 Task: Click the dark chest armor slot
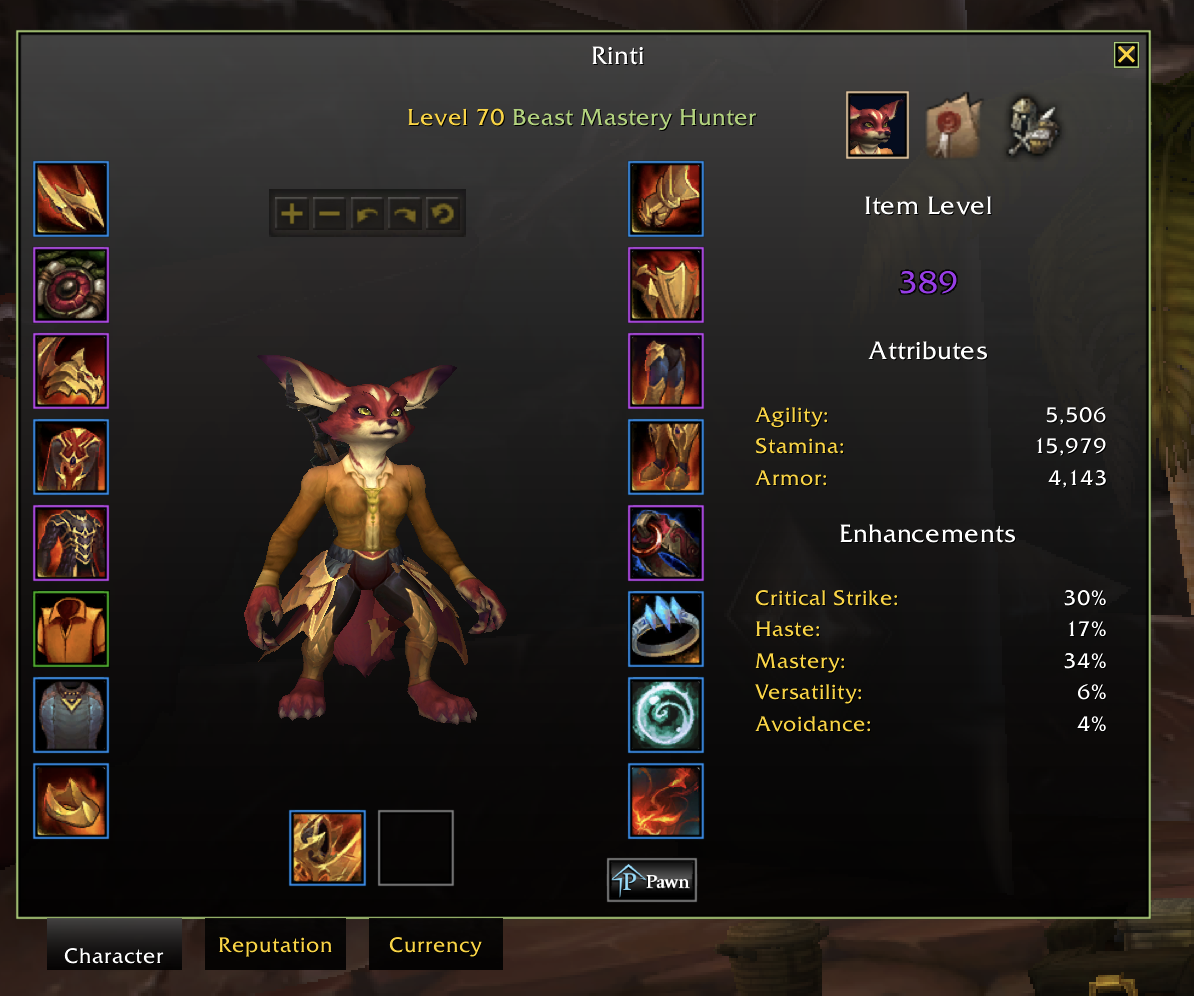(71, 543)
